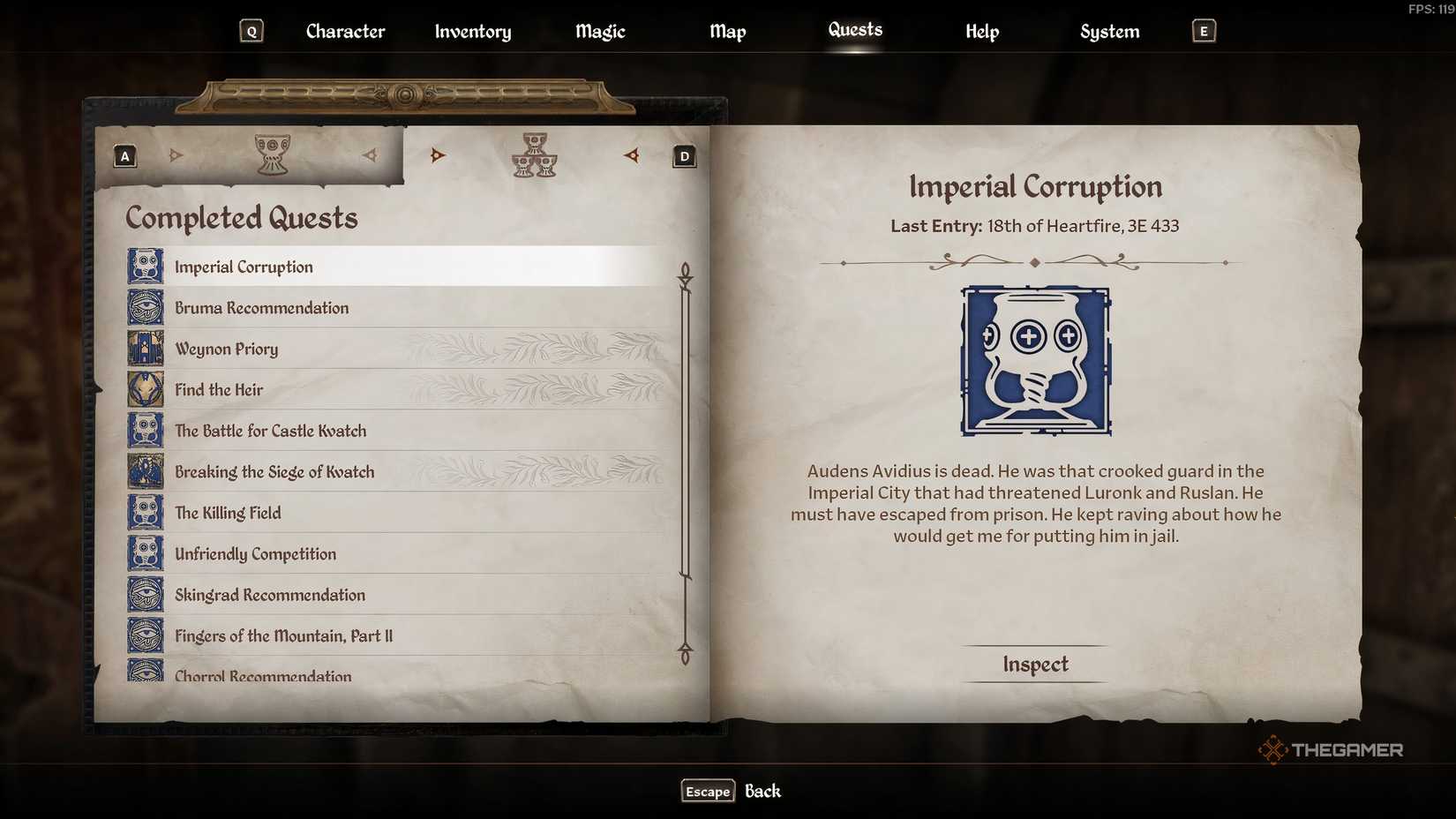Select the Unfriendly Competition quest entry
The image size is (1456, 819).
[x=255, y=553]
